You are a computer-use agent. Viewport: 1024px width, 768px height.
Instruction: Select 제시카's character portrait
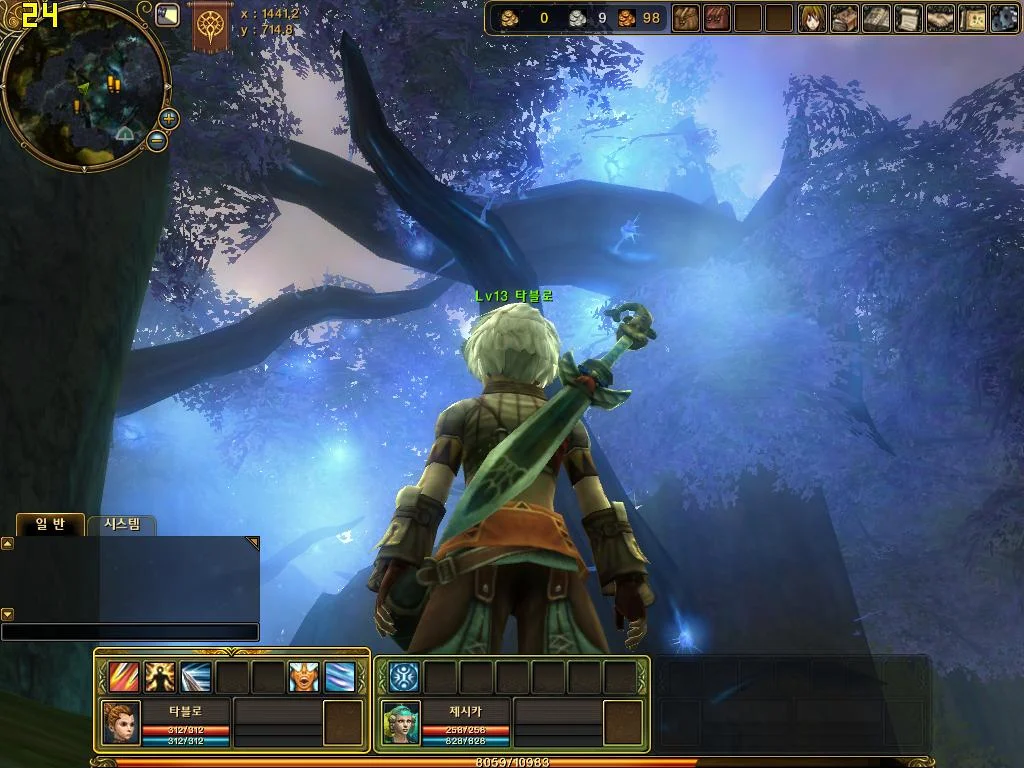(401, 722)
